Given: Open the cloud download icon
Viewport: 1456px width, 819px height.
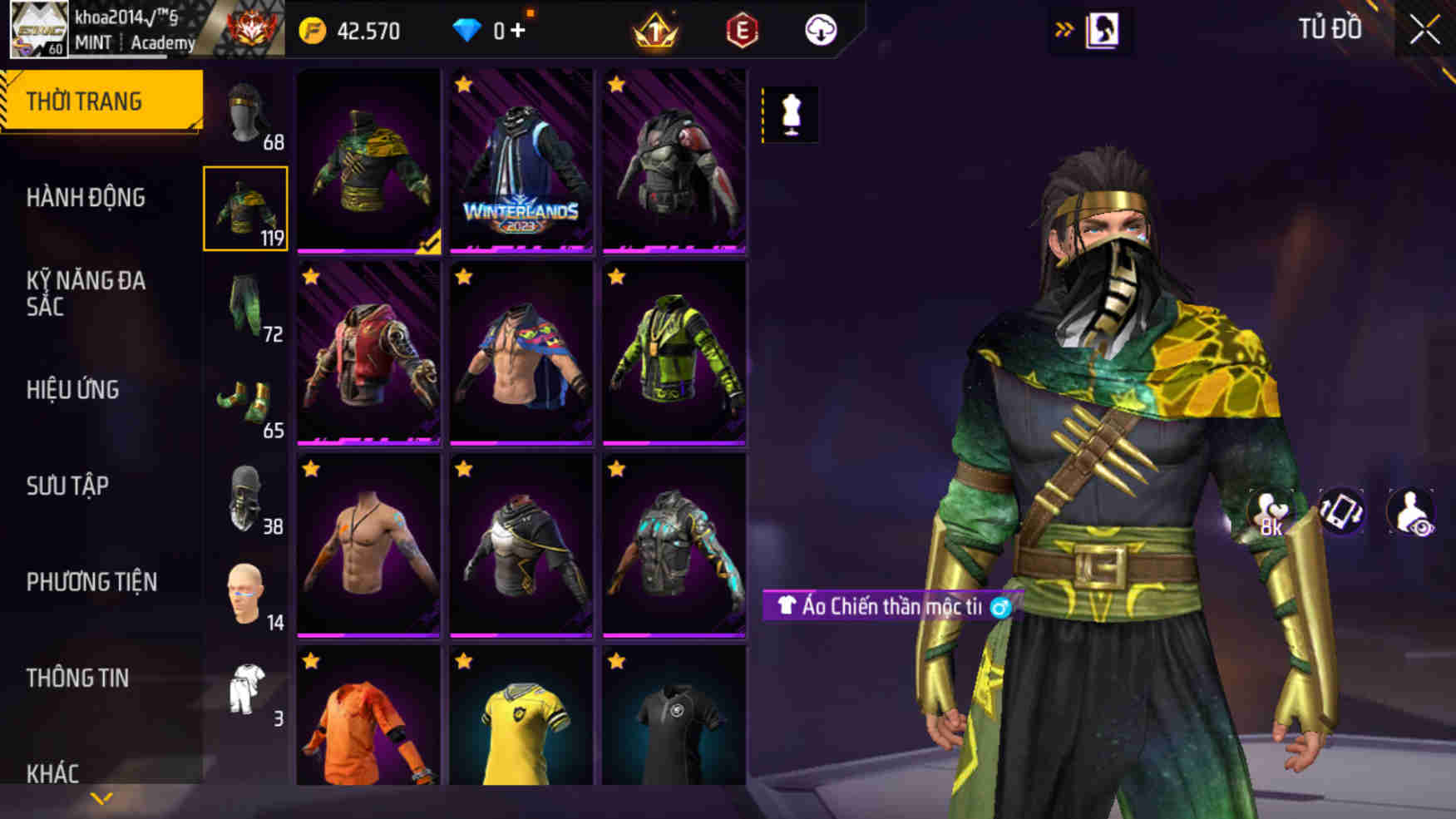Looking at the screenshot, I should (x=821, y=31).
